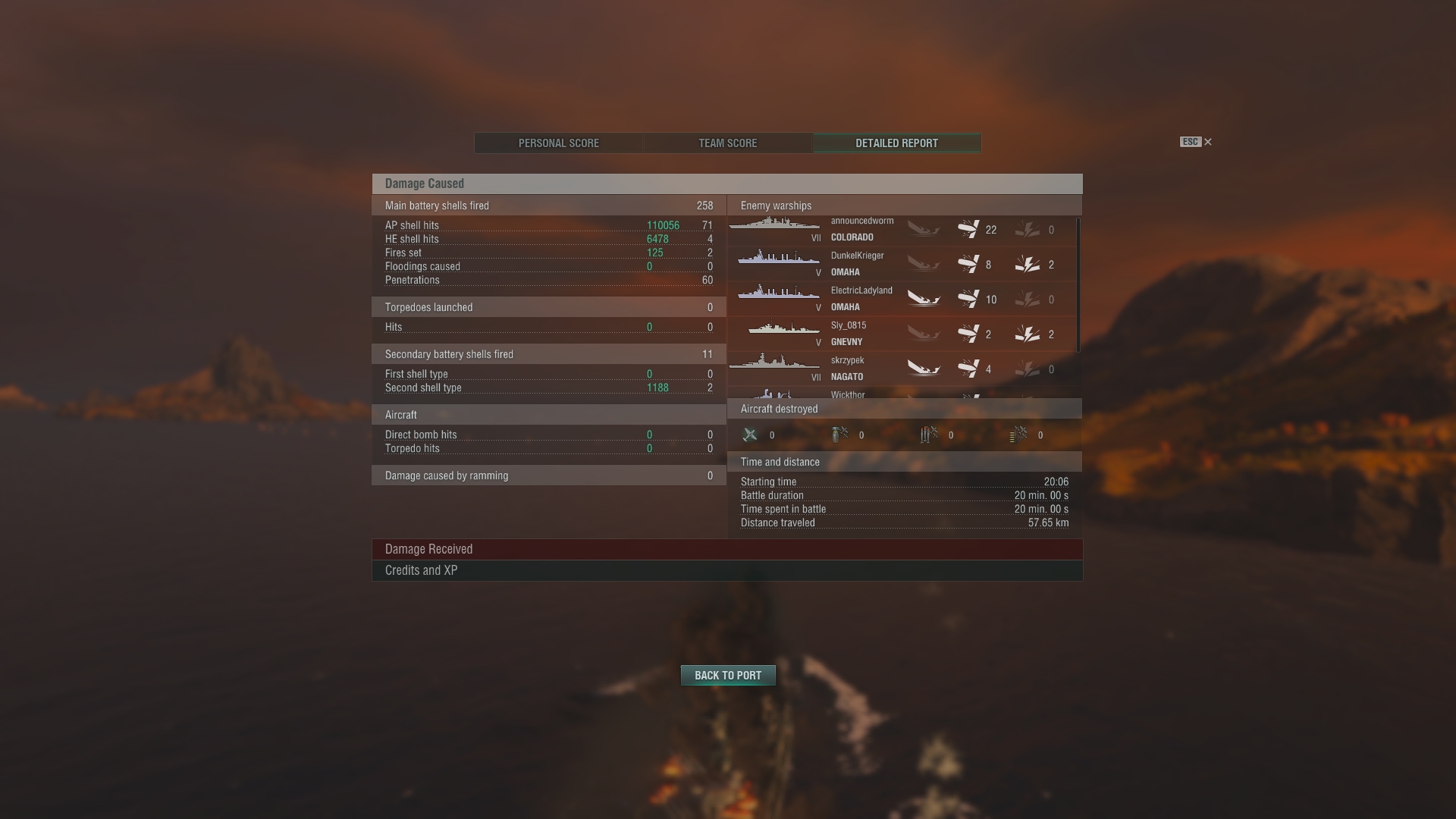The image size is (1456, 819).
Task: Collapse the Damage Caused section header
Action: click(726, 184)
